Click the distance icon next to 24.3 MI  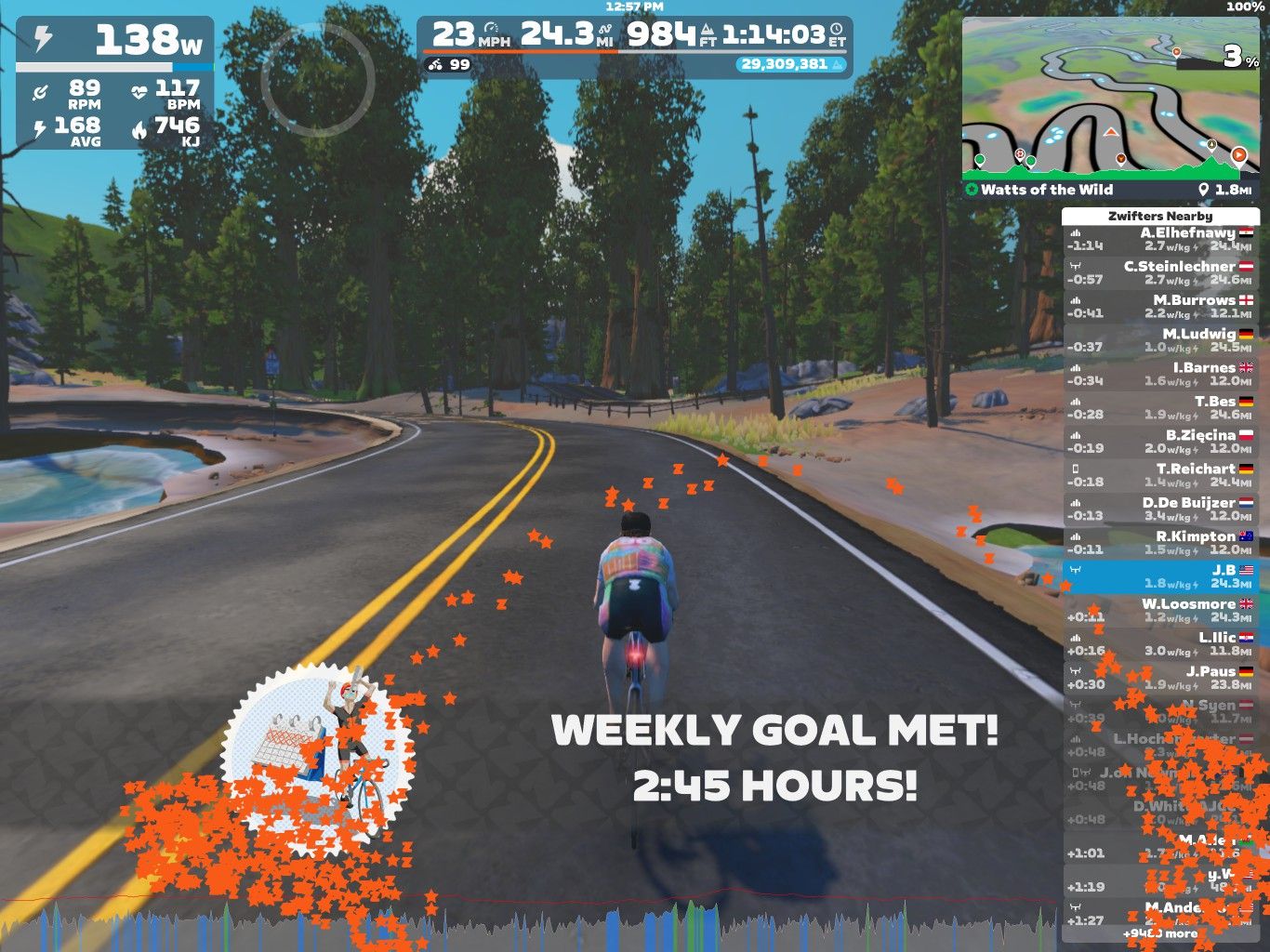(x=603, y=27)
